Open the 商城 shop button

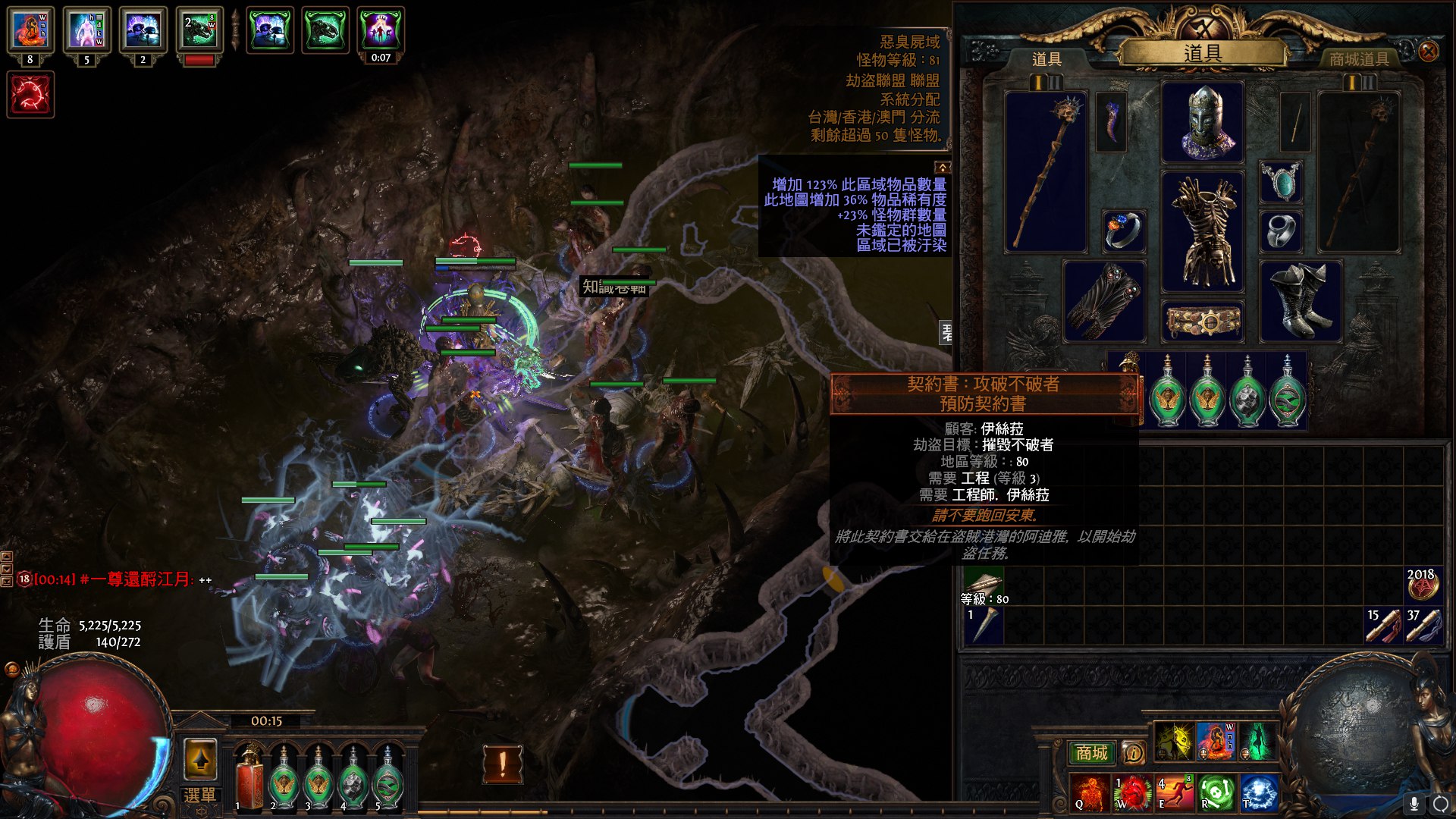pyautogui.click(x=1091, y=752)
